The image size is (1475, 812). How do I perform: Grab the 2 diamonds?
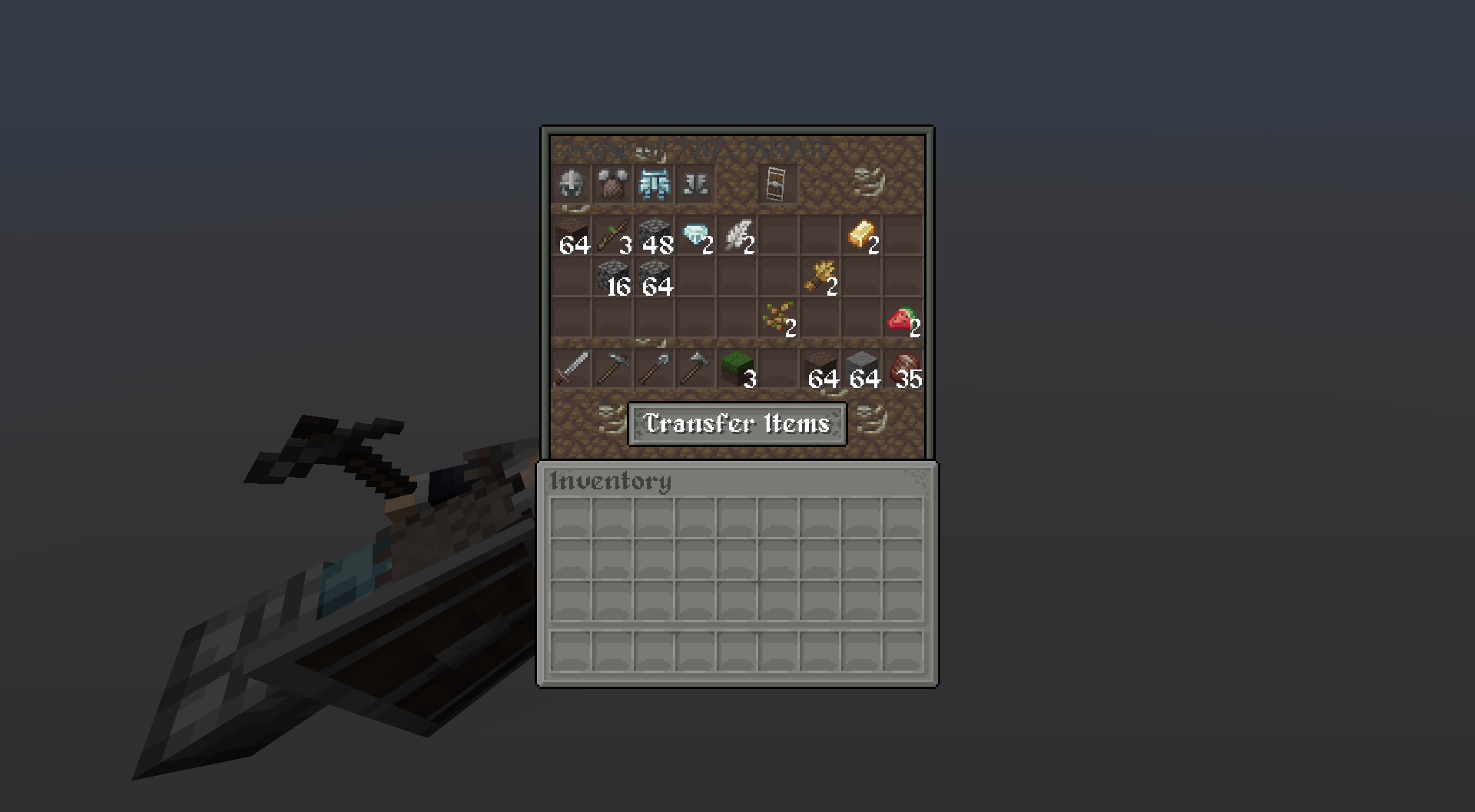[695, 234]
